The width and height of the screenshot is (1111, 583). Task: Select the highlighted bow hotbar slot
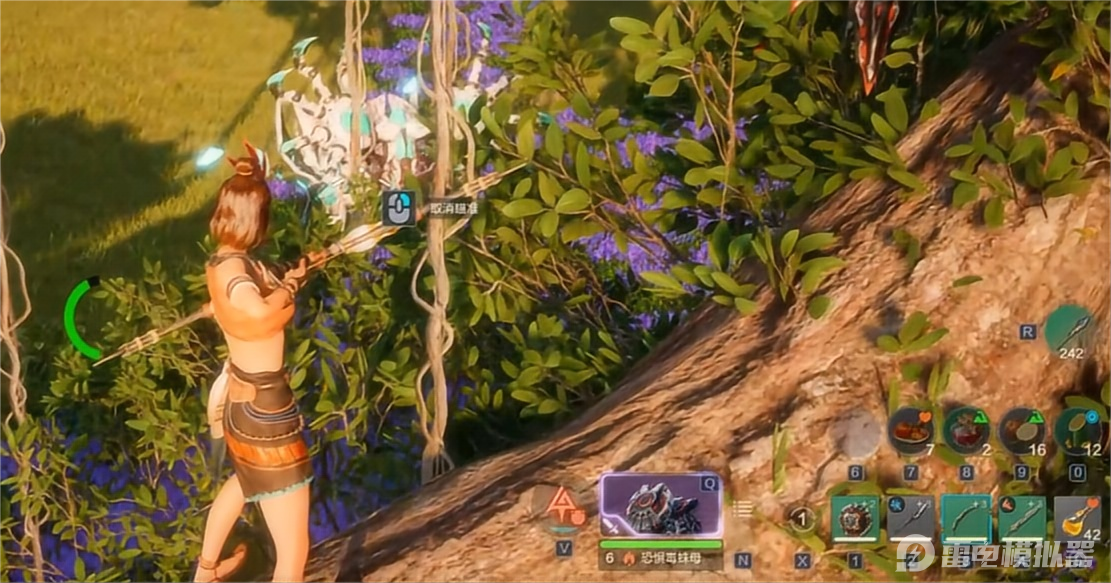966,519
